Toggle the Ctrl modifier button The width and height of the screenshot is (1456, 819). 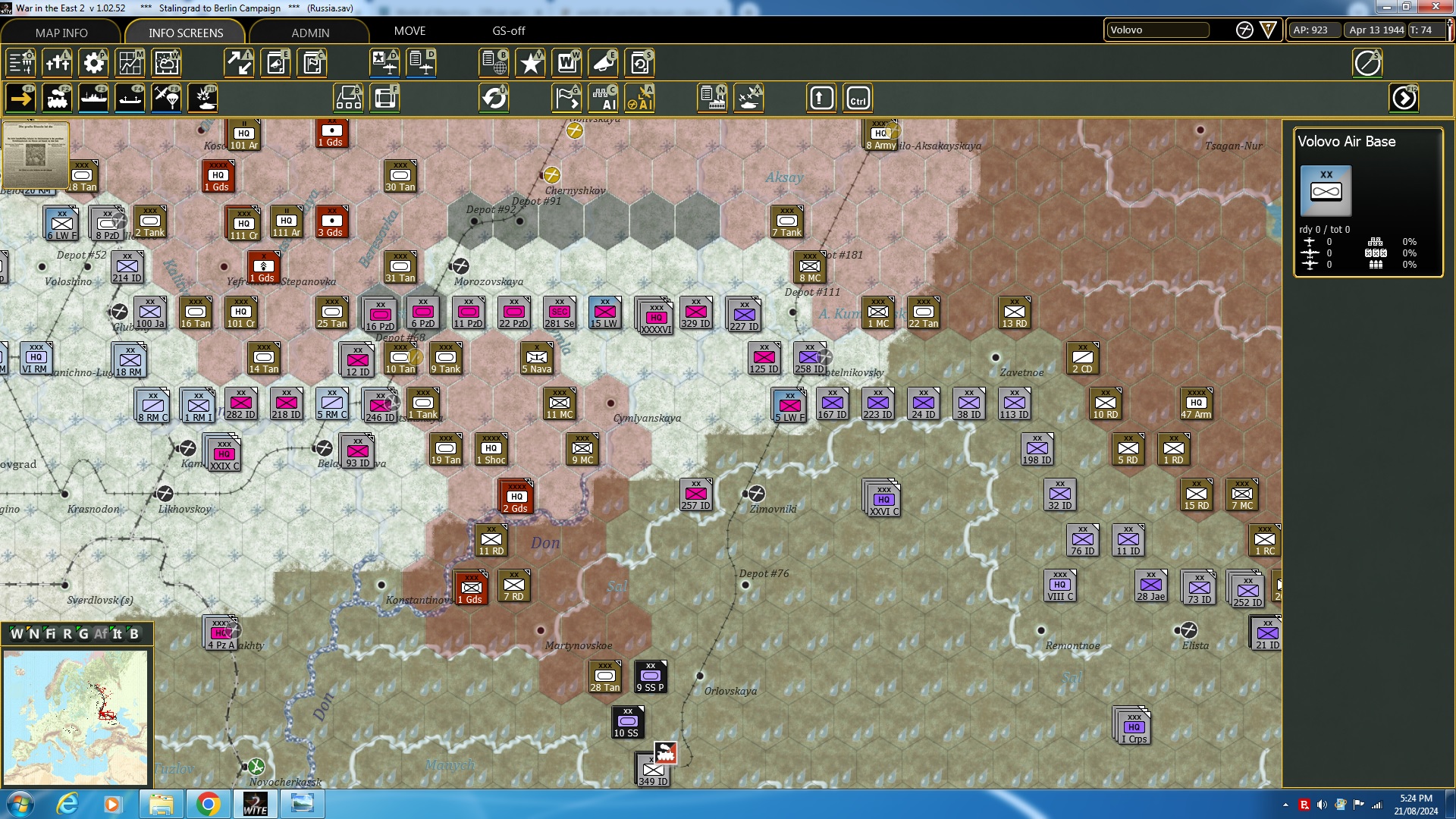coord(858,98)
